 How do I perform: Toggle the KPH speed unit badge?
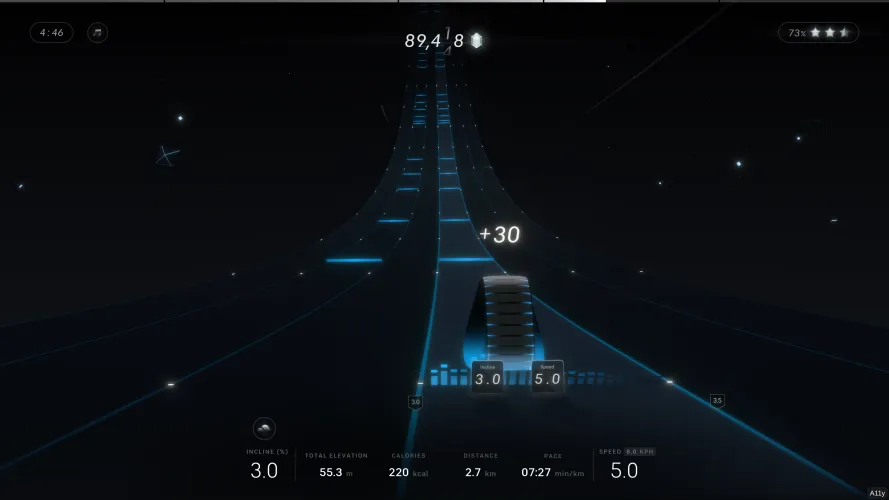pos(640,452)
